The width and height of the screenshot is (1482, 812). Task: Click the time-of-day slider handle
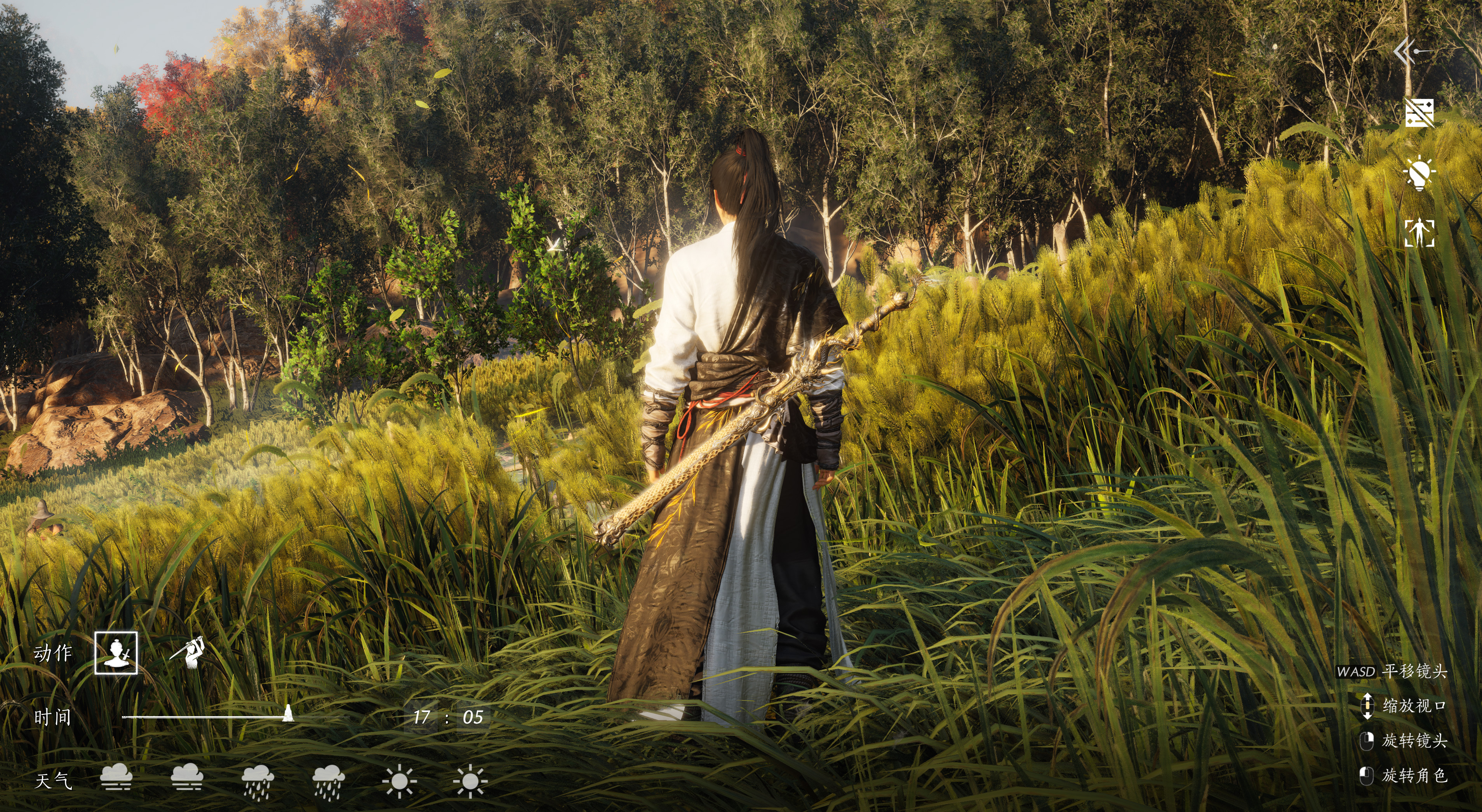288,714
